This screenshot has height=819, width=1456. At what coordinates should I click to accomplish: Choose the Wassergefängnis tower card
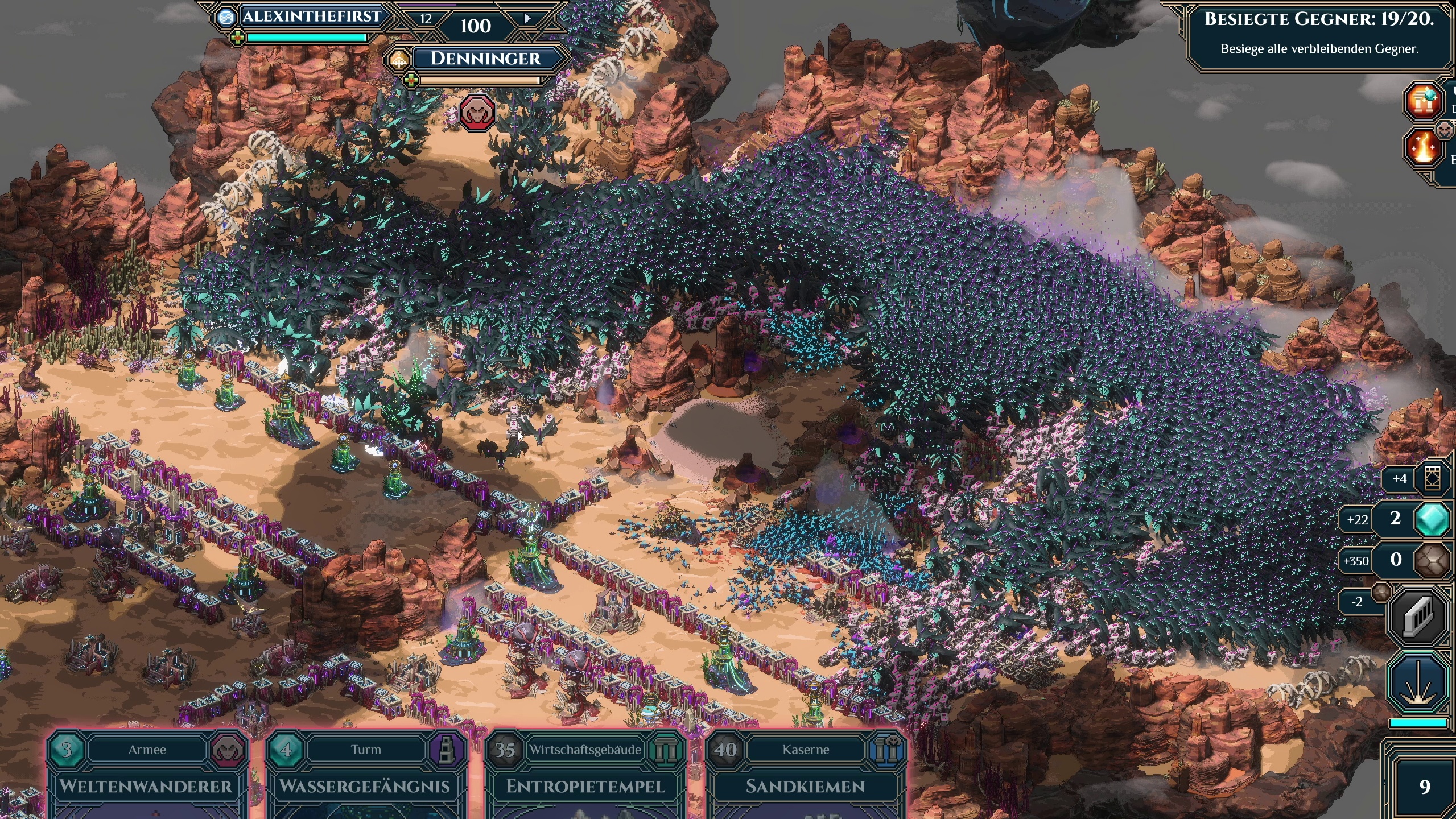click(x=365, y=780)
